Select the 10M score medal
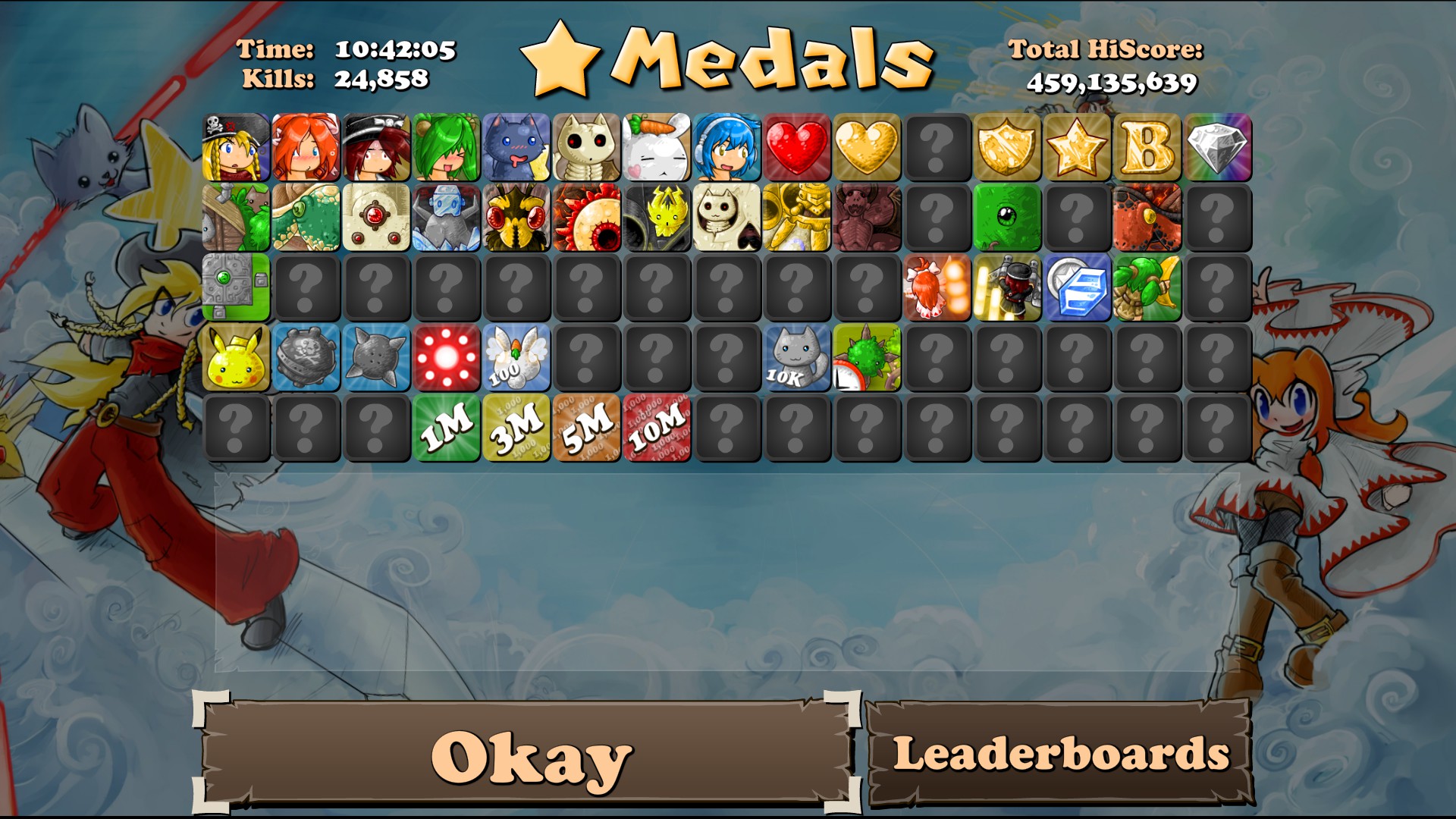Viewport: 1456px width, 819px height. click(656, 428)
